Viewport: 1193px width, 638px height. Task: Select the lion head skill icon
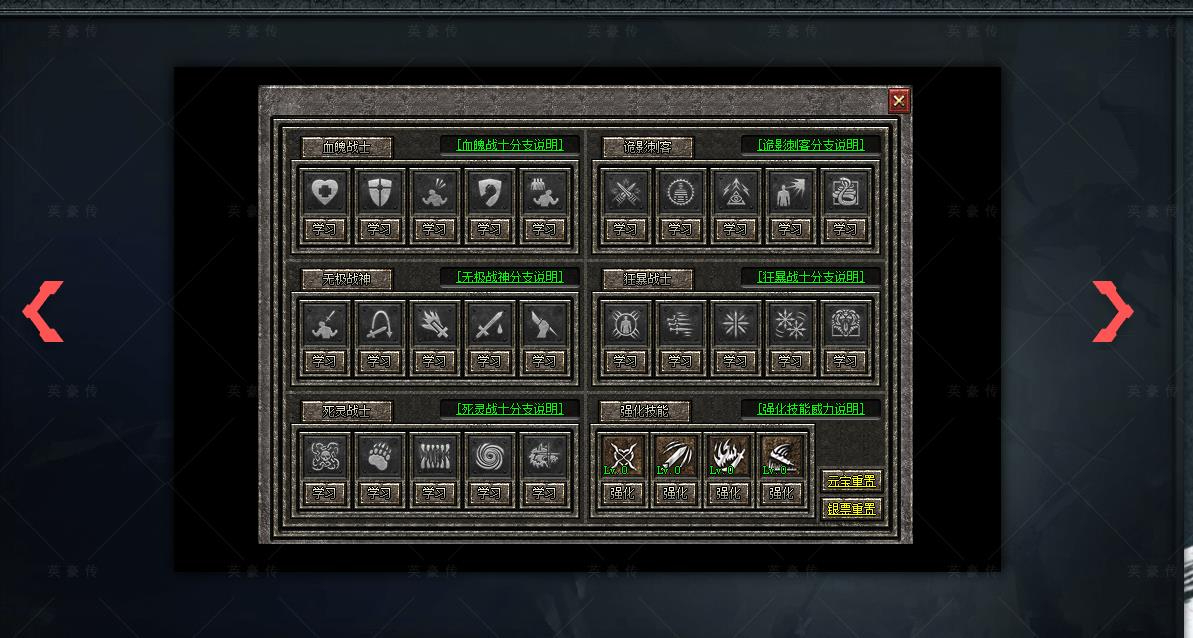845,324
